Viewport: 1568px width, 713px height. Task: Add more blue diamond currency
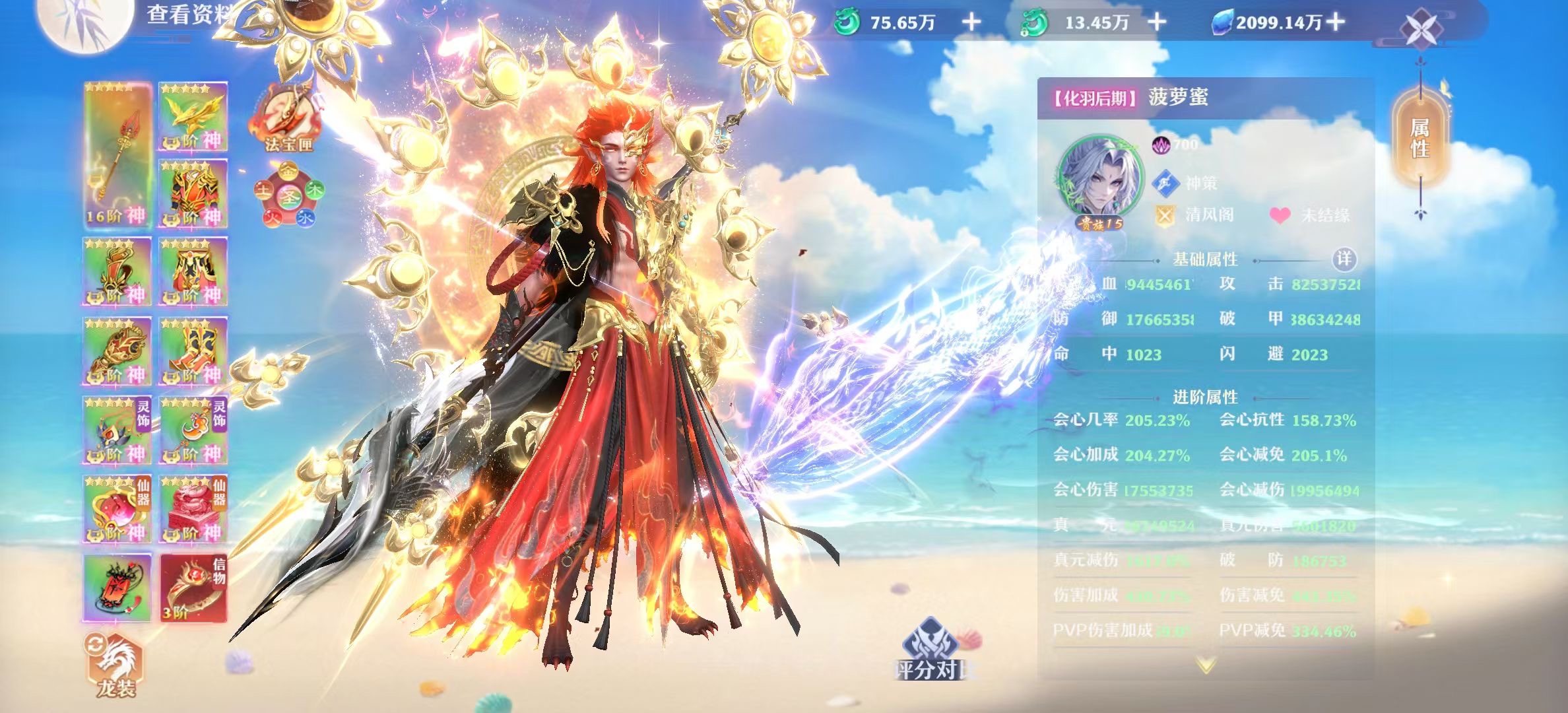(1335, 22)
